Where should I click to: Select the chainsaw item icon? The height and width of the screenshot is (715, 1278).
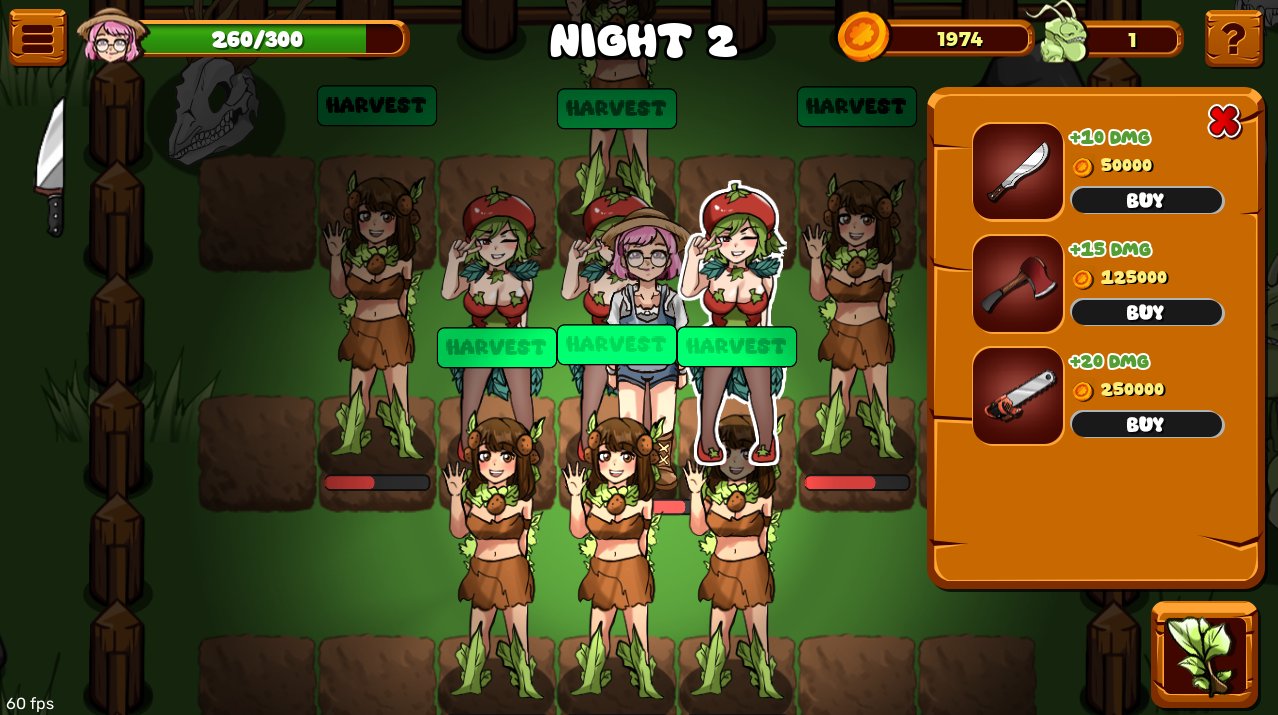pyautogui.click(x=1018, y=395)
